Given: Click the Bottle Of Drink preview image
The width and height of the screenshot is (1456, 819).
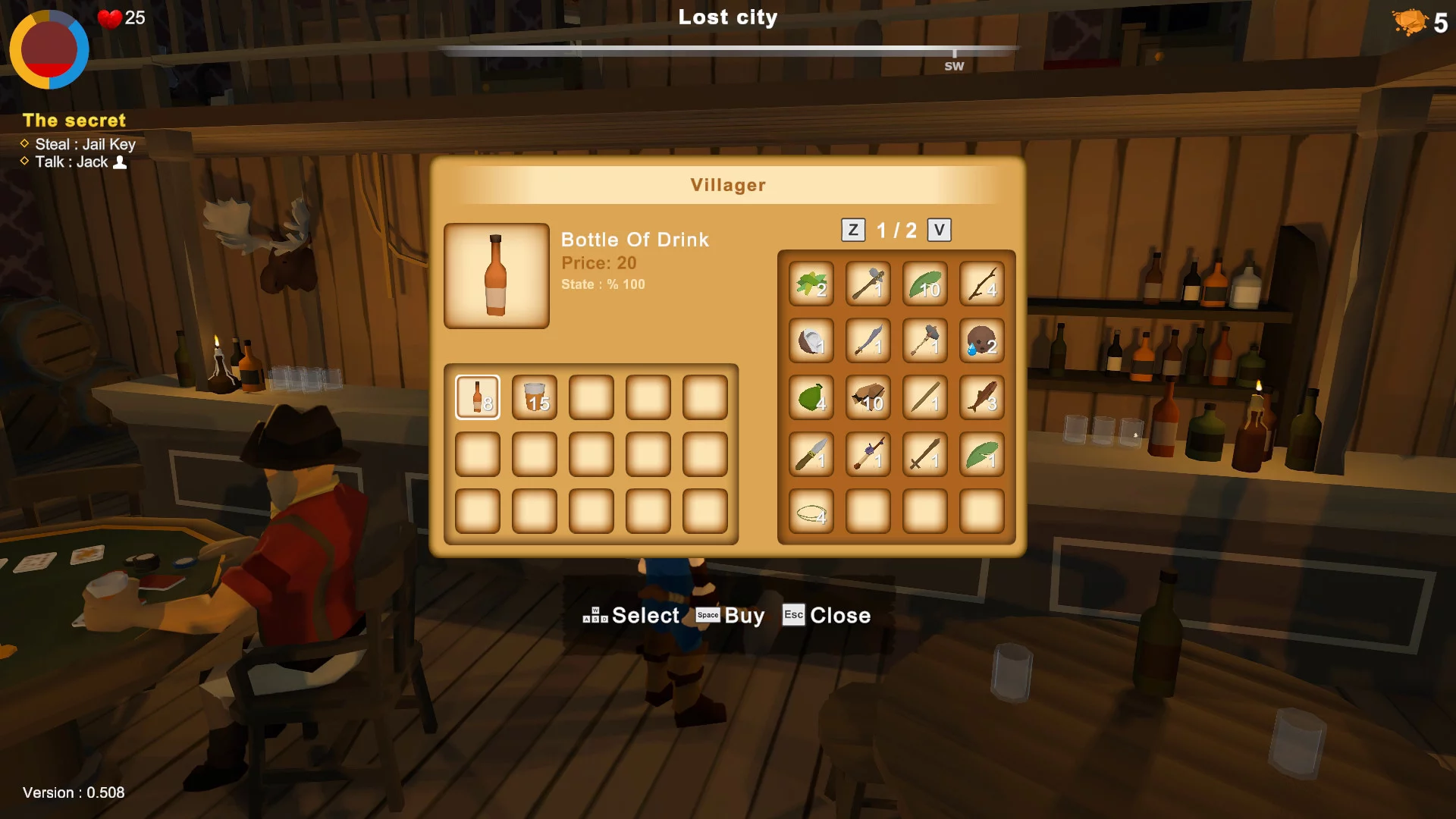Looking at the screenshot, I should coord(497,276).
